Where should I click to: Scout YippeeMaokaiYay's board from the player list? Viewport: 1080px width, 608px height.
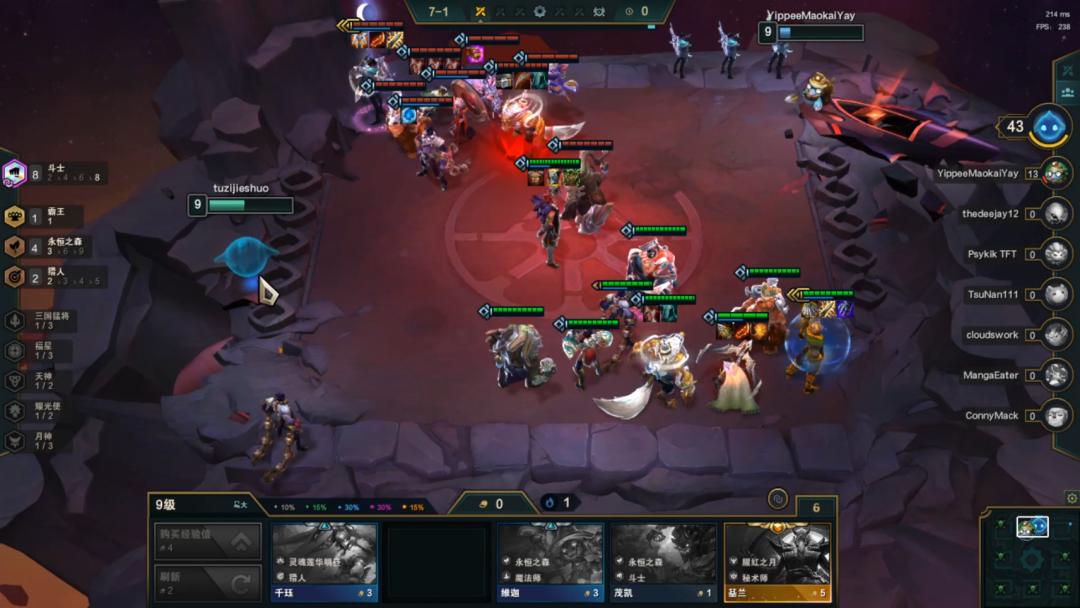[1056, 173]
